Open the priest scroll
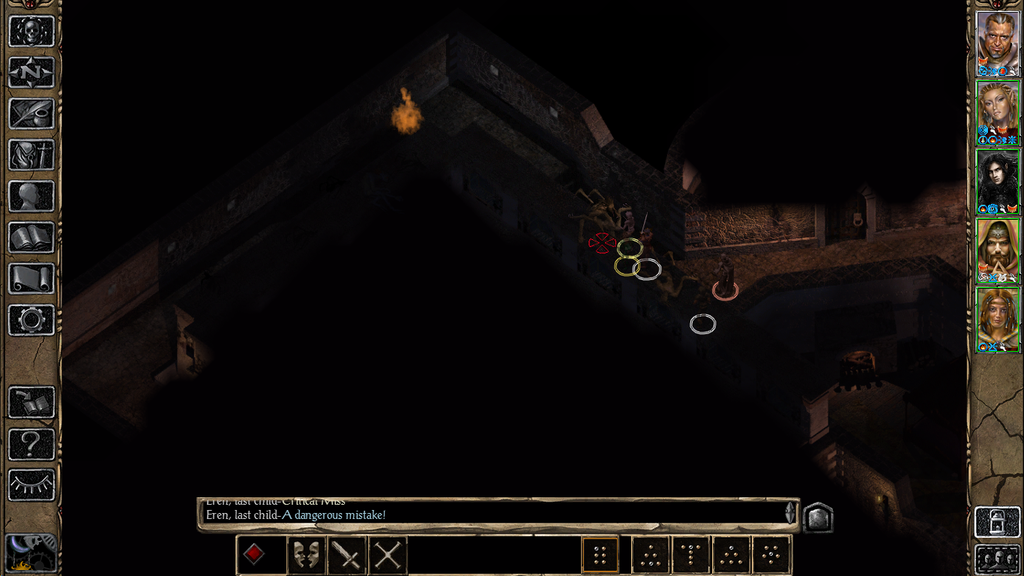This screenshot has width=1024, height=576. [31, 279]
